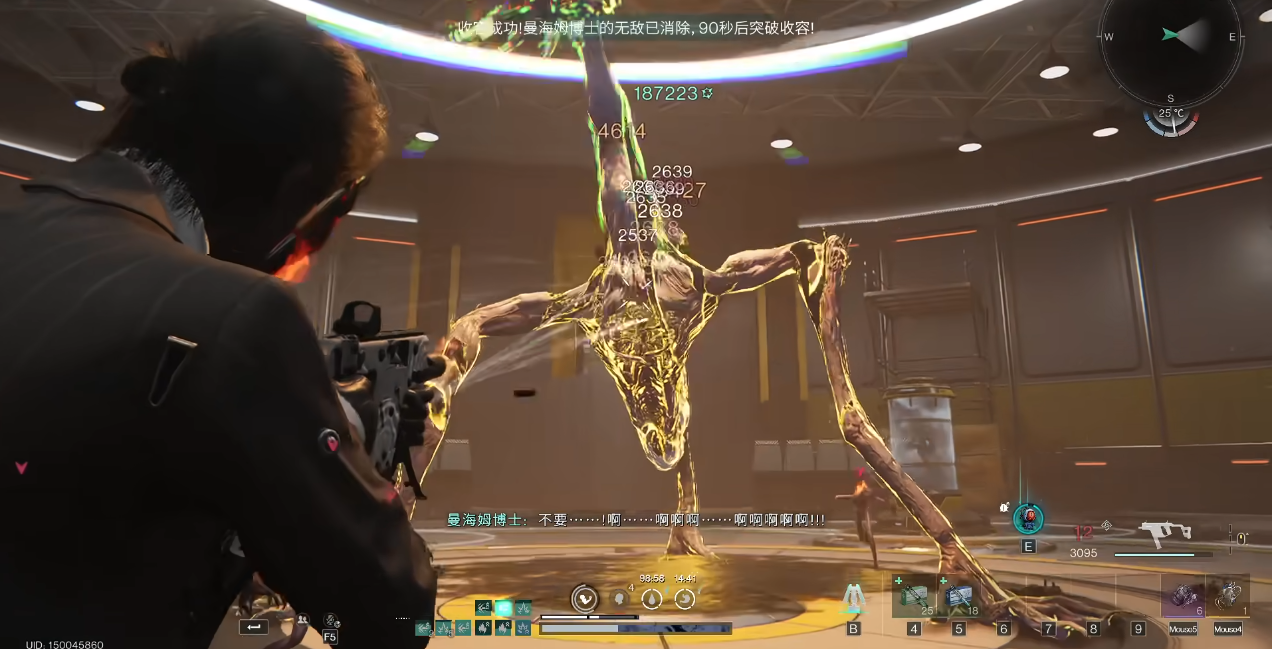This screenshot has width=1272, height=649.
Task: Click the stomach hunger icon
Action: pyautogui.click(x=685, y=599)
